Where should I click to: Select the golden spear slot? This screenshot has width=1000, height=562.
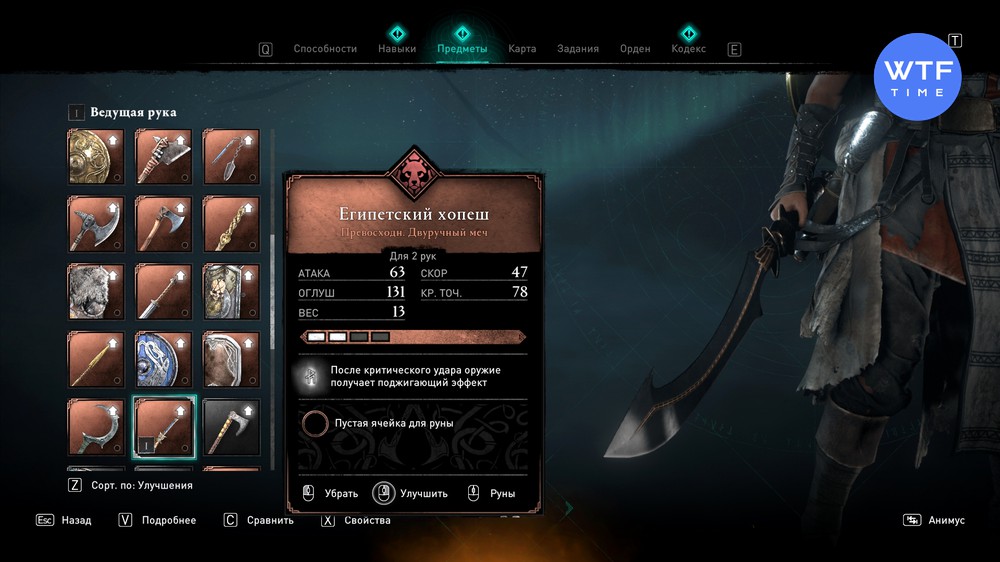click(x=96, y=359)
